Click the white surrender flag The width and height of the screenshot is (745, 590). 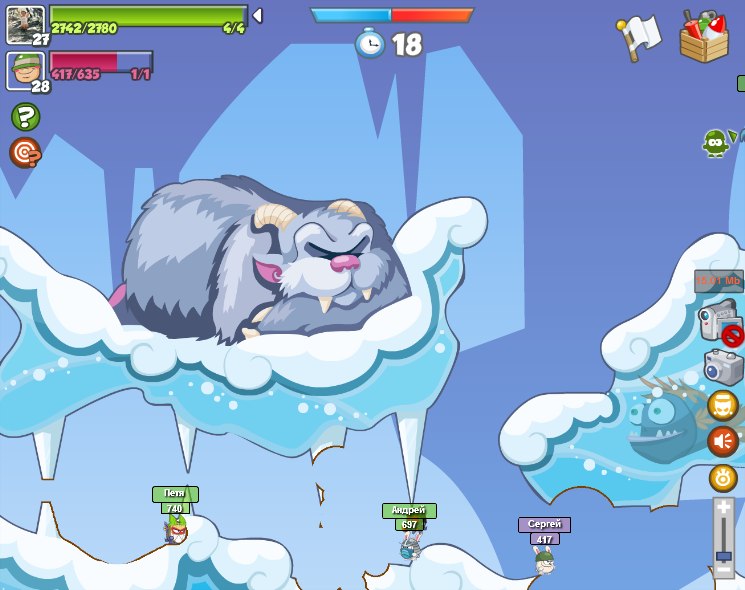click(639, 38)
